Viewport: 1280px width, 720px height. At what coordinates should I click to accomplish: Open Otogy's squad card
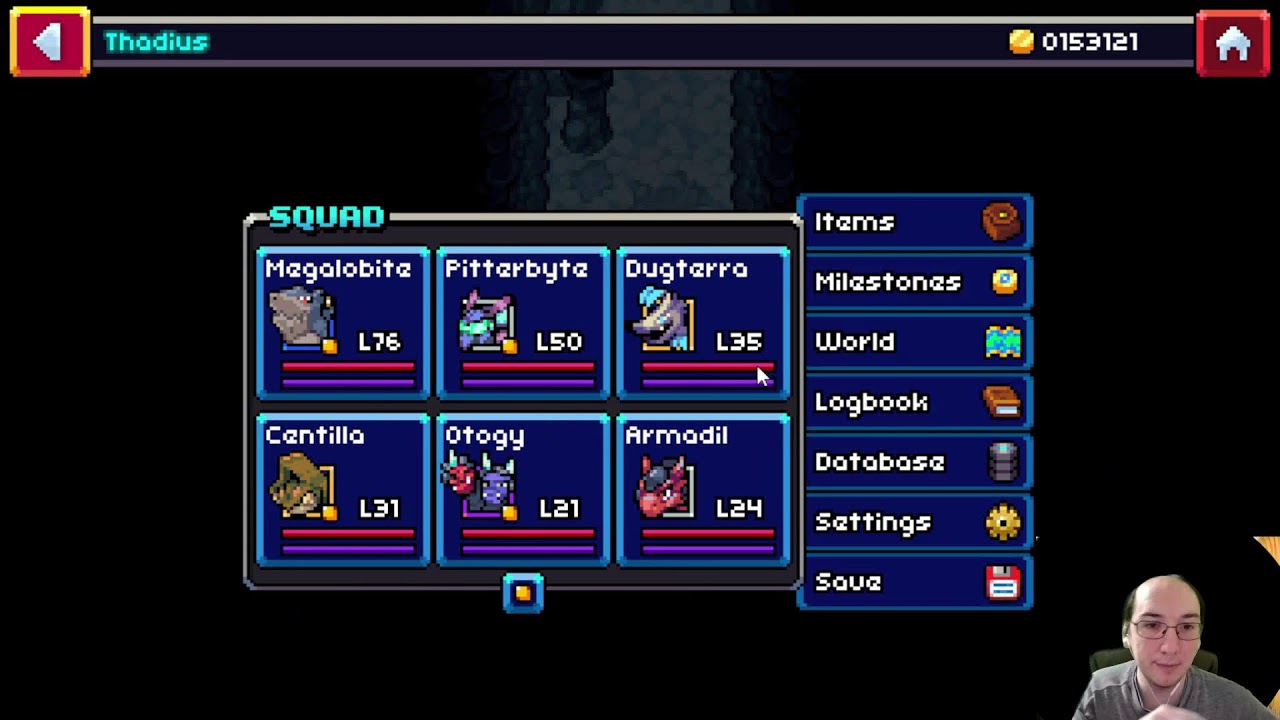(523, 490)
